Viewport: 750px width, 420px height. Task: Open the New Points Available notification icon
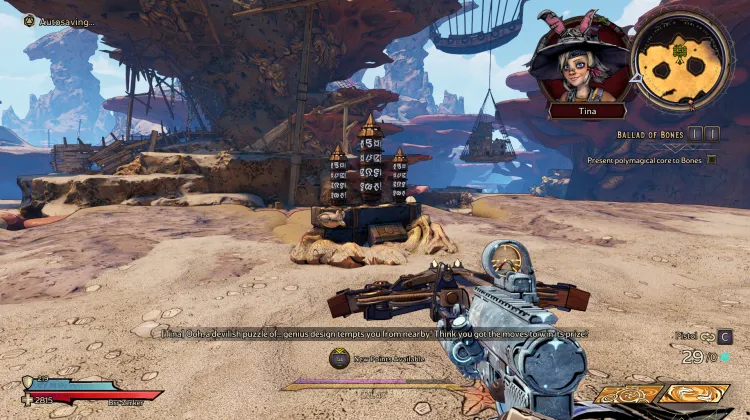click(x=341, y=359)
